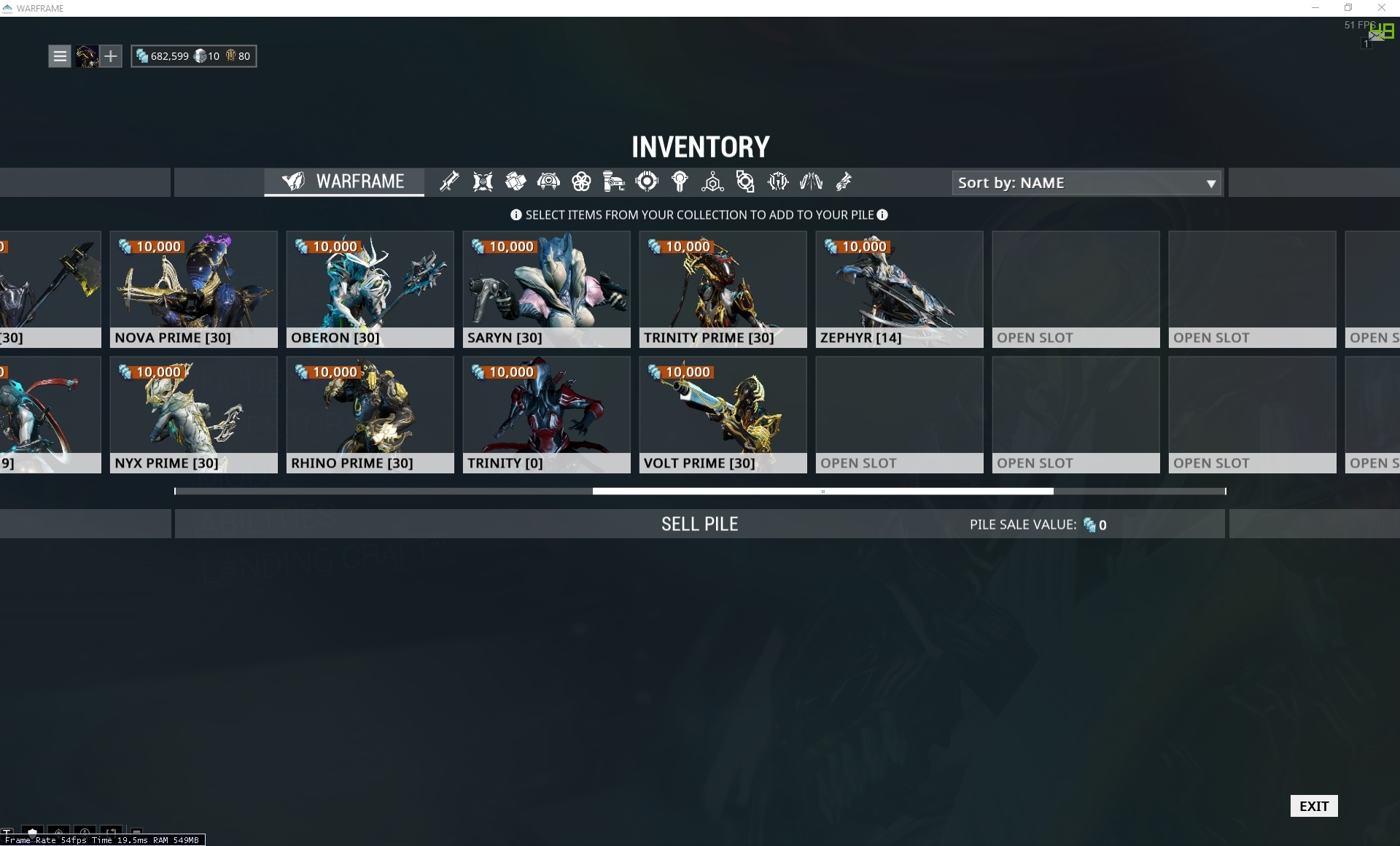
Task: Close the Warframe window
Action: (x=1381, y=8)
